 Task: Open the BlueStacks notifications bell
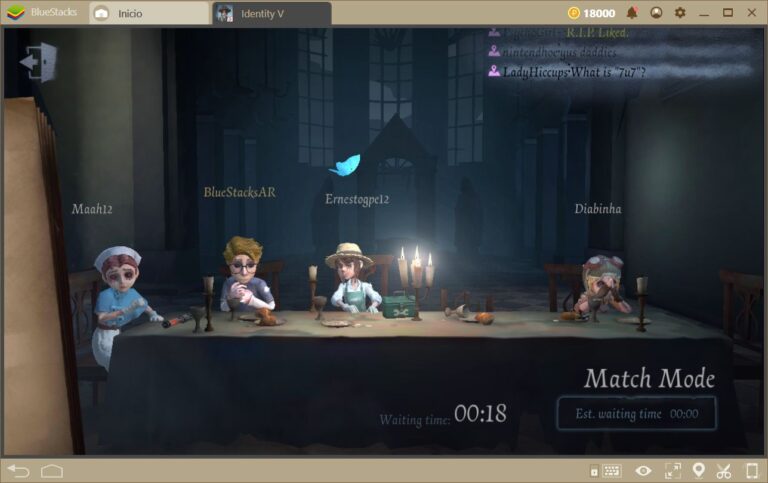tap(632, 13)
